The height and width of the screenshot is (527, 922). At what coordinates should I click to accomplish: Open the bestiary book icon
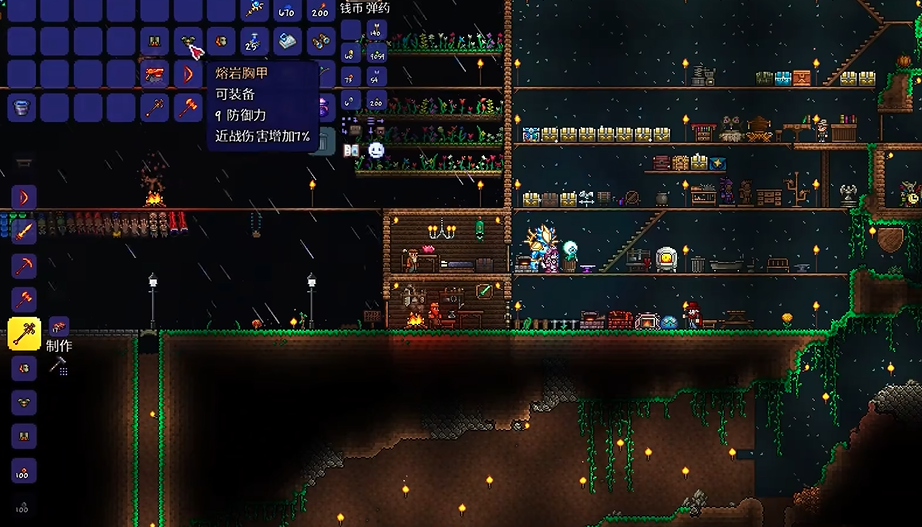pos(351,150)
